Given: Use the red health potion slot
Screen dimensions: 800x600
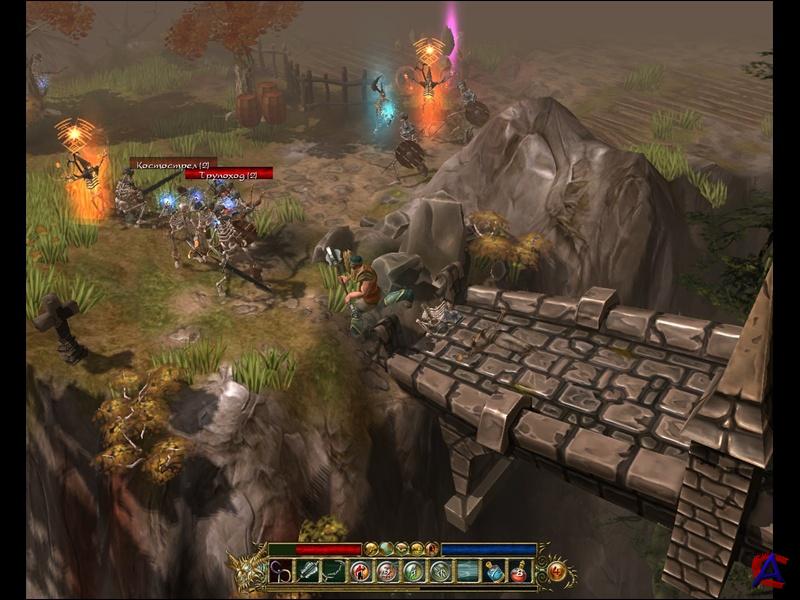Looking at the screenshot, I should [x=519, y=572].
